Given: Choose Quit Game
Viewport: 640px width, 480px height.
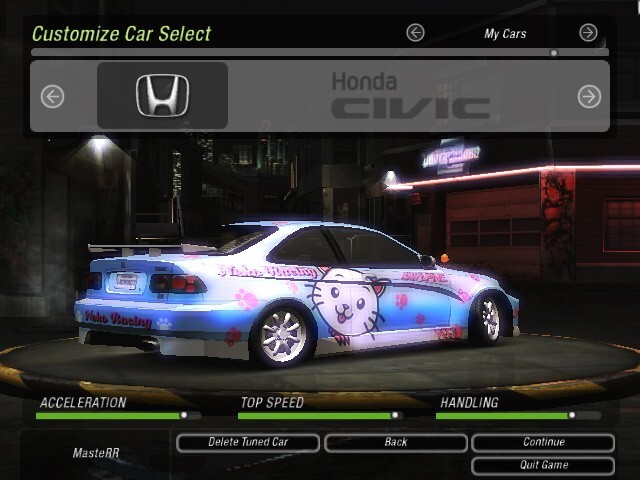Looking at the screenshot, I should tap(543, 465).
